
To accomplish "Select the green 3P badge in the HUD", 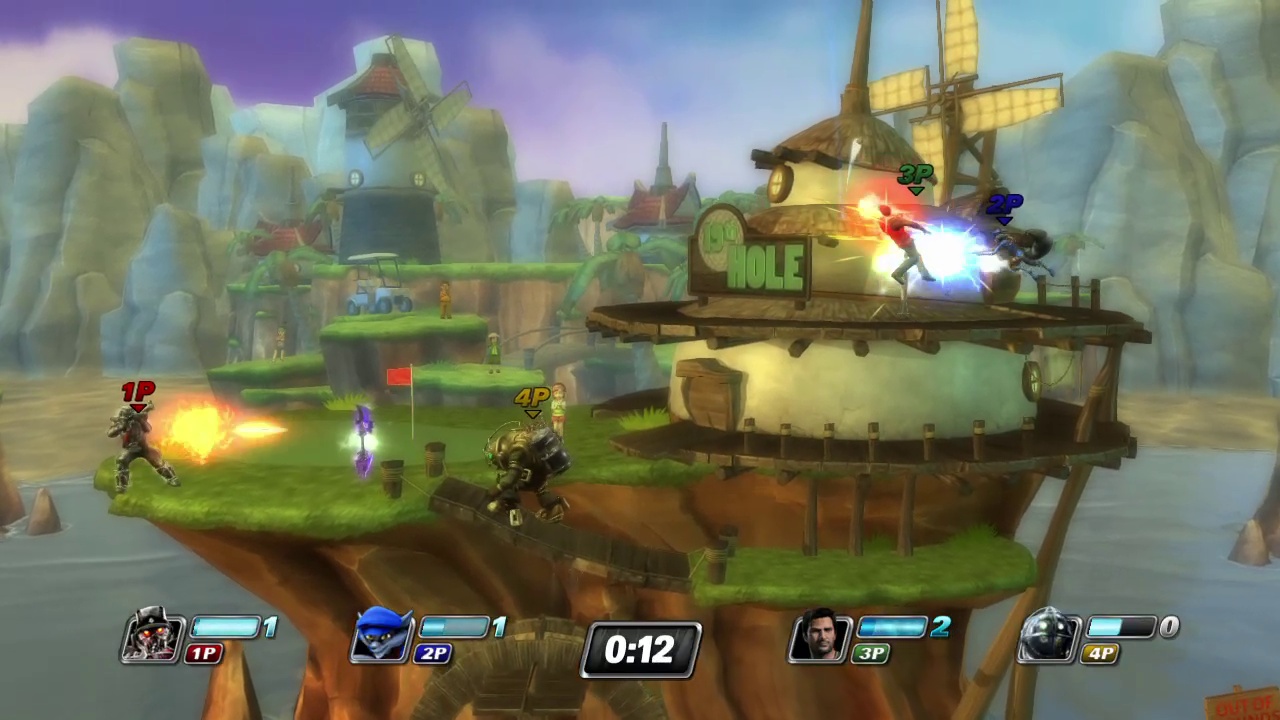I will [x=869, y=654].
